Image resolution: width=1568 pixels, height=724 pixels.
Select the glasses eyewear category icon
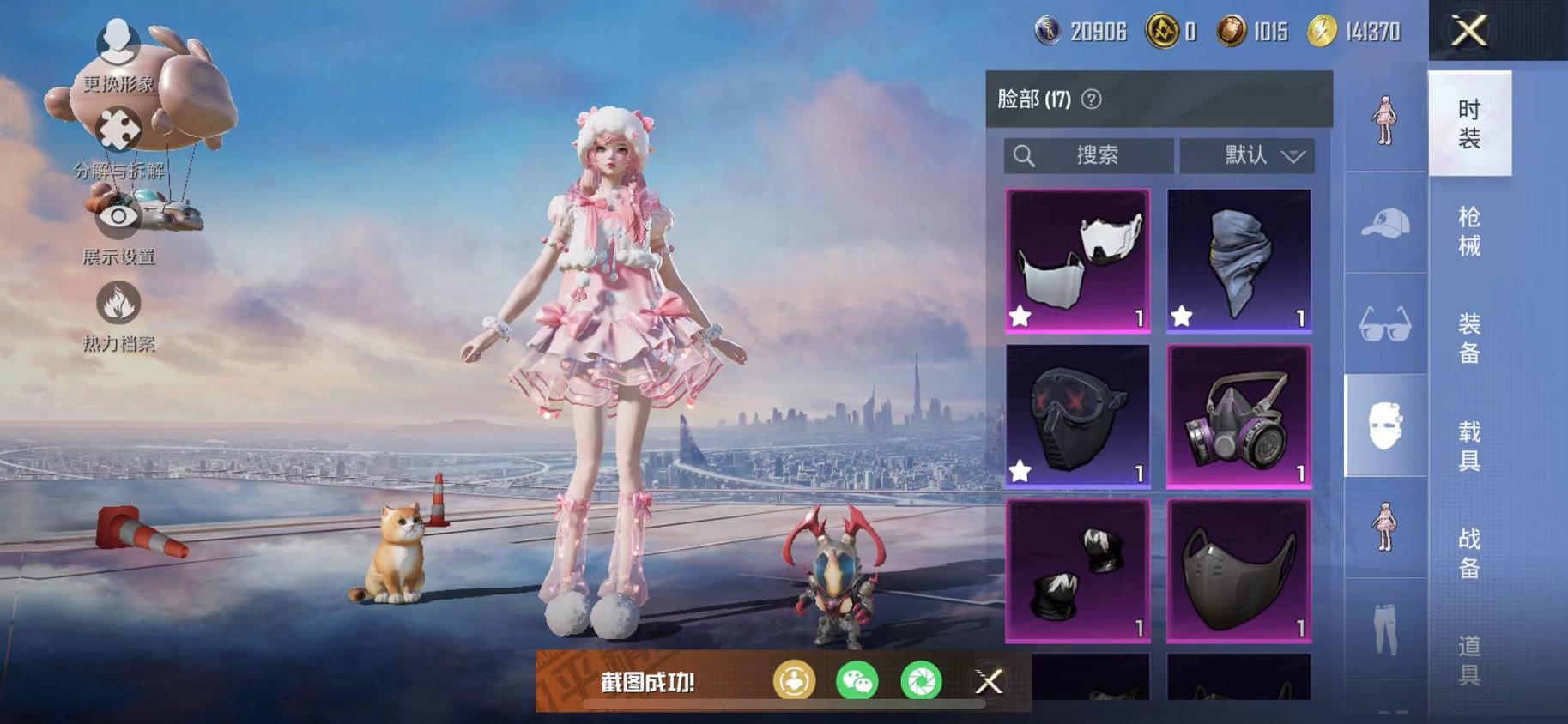tap(1384, 324)
